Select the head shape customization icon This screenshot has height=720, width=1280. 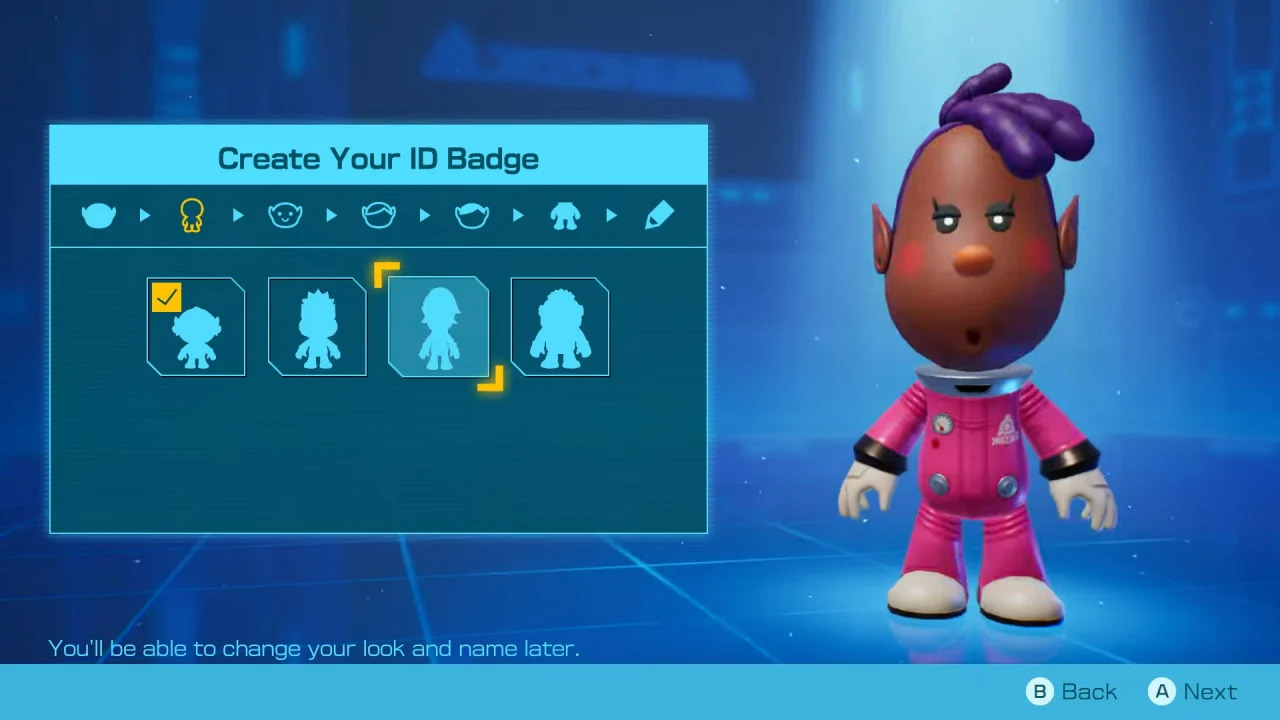98,215
